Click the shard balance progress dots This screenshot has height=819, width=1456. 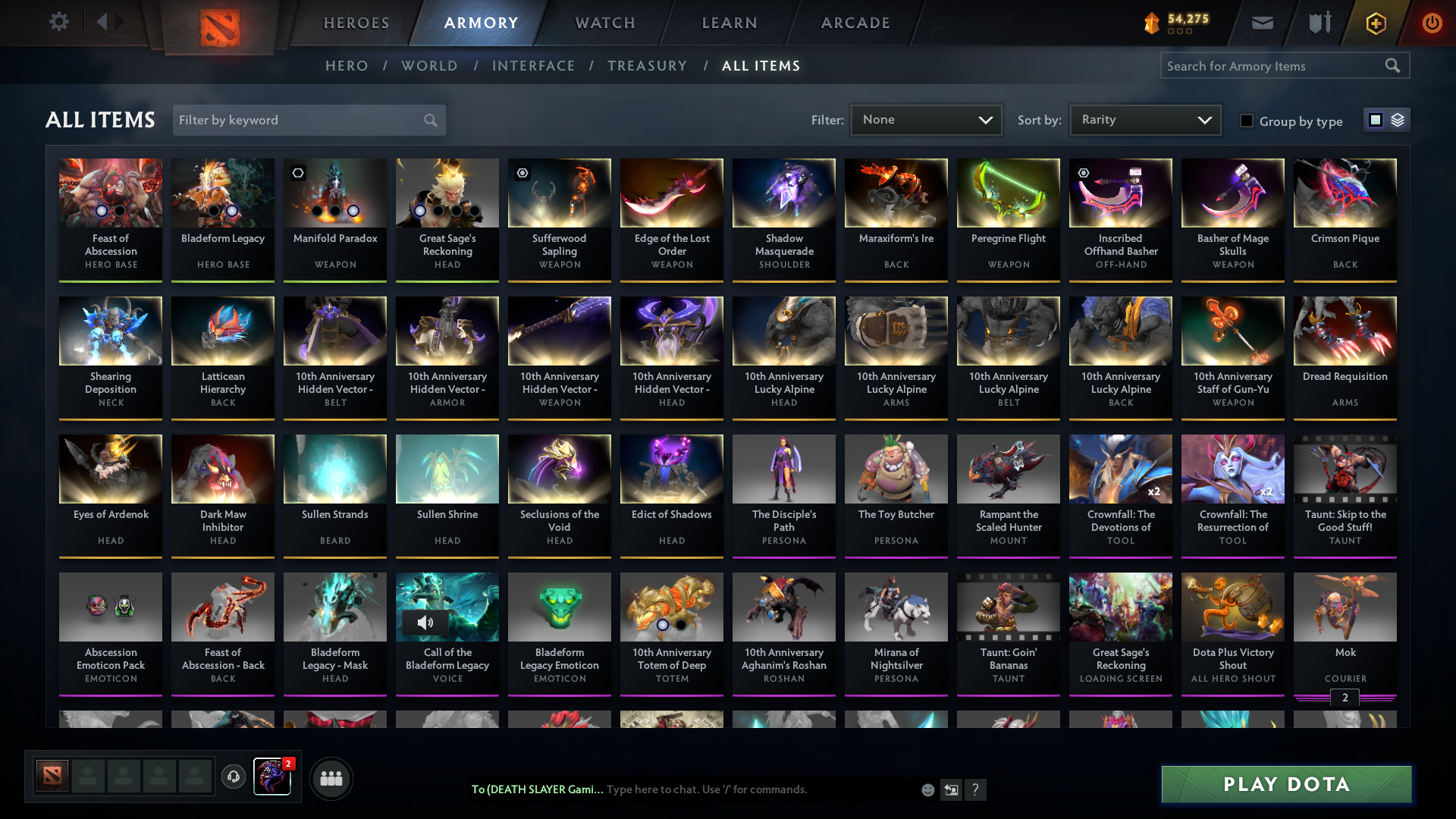click(x=1179, y=32)
